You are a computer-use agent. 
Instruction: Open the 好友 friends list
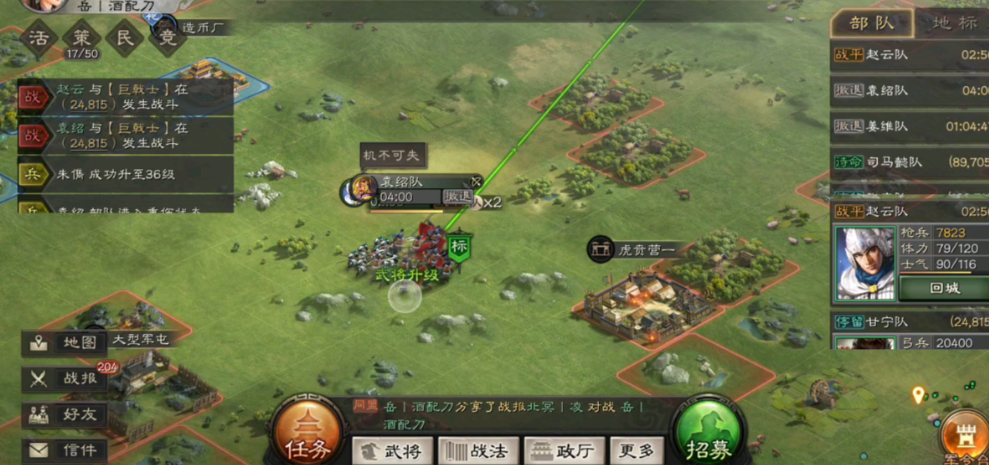click(x=66, y=414)
